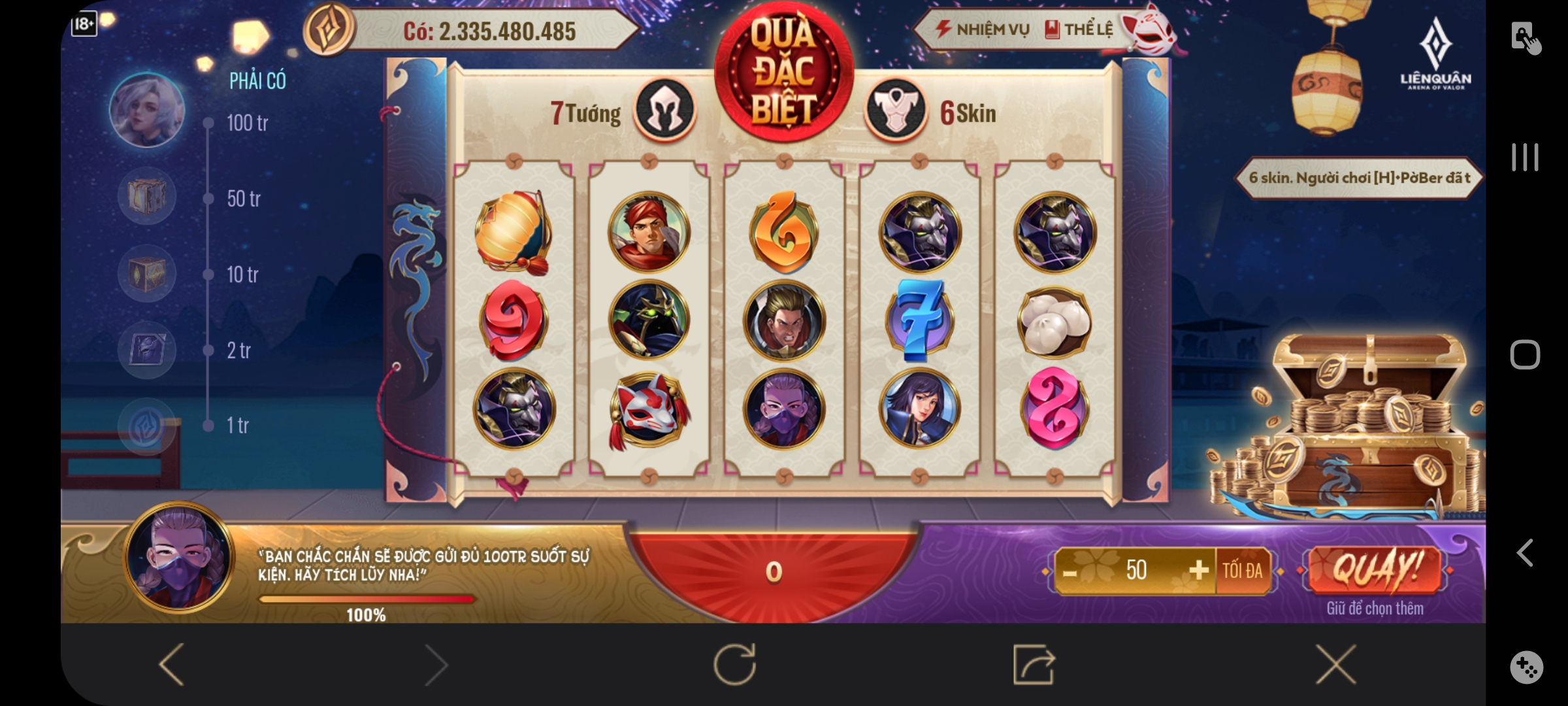Viewport: 1568px width, 706px height.
Task: Decrease the bet with the minus stepper
Action: point(1070,573)
